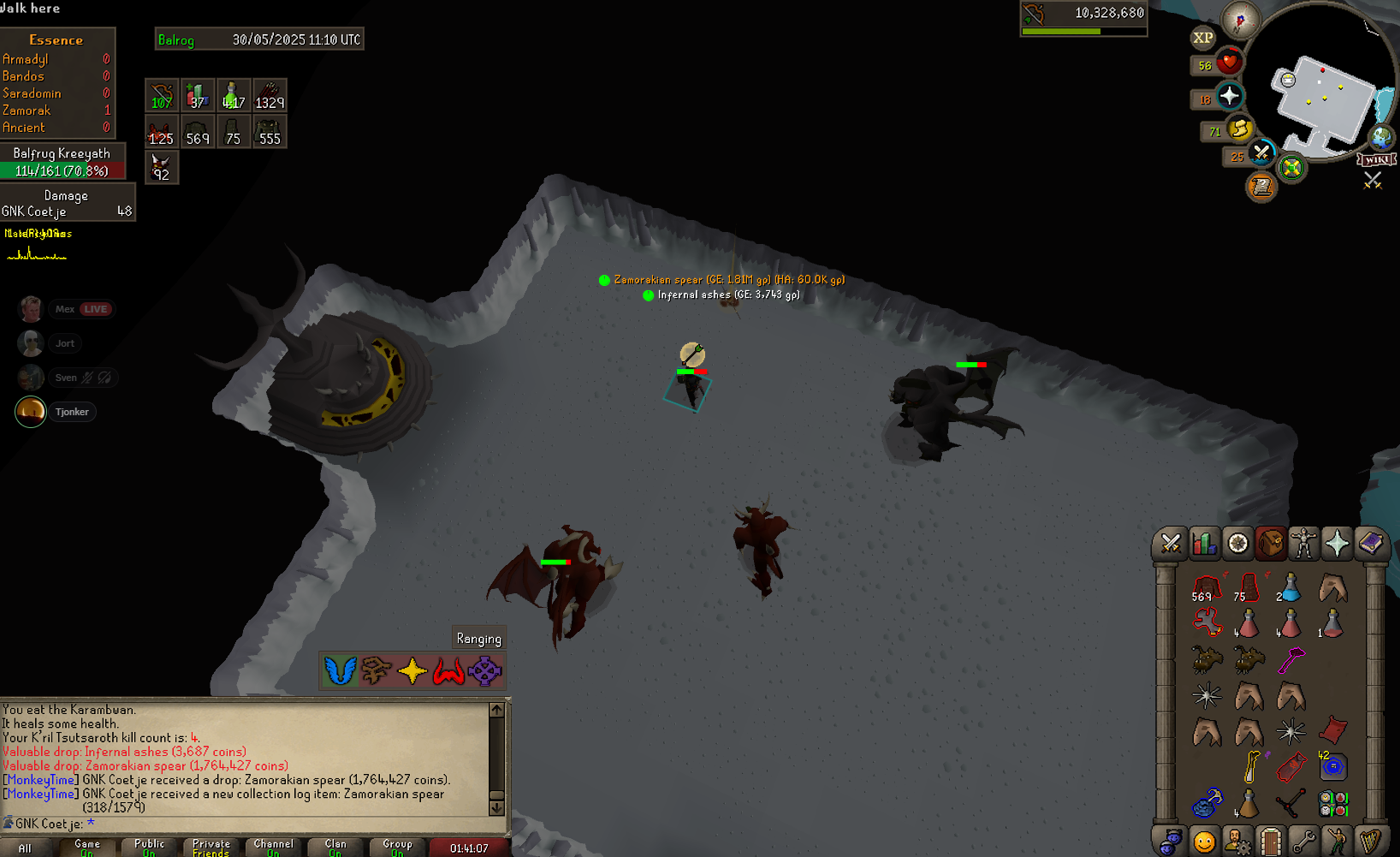Viewport: 1400px width, 857px height.
Task: Drink the blue prayer potion in inventory
Action: click(x=1290, y=589)
